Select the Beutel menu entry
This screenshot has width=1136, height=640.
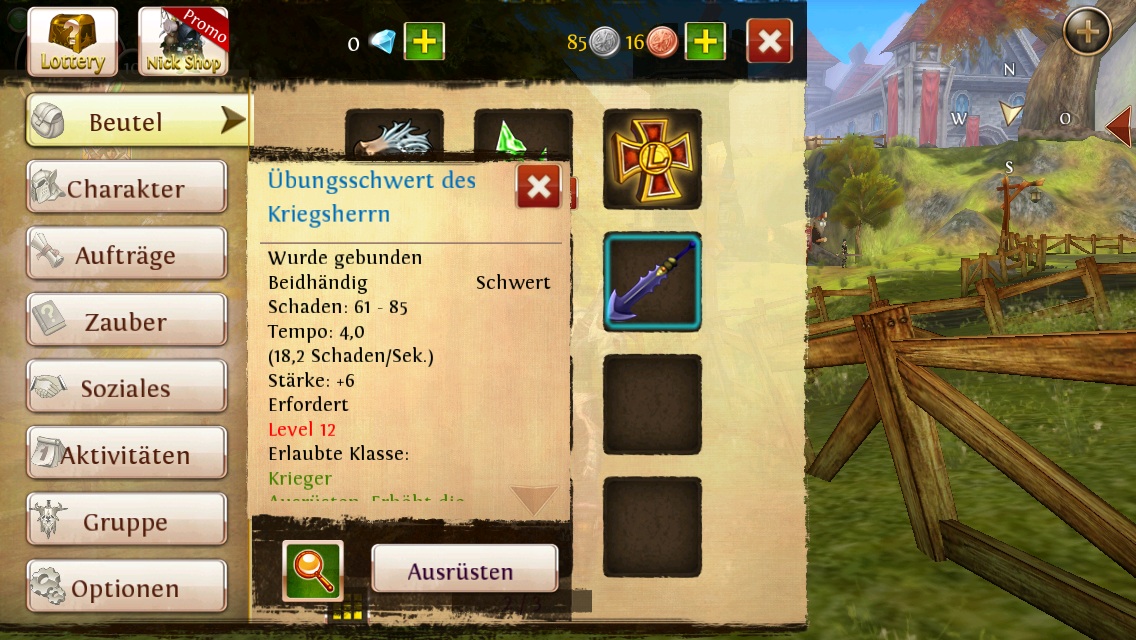[x=137, y=122]
